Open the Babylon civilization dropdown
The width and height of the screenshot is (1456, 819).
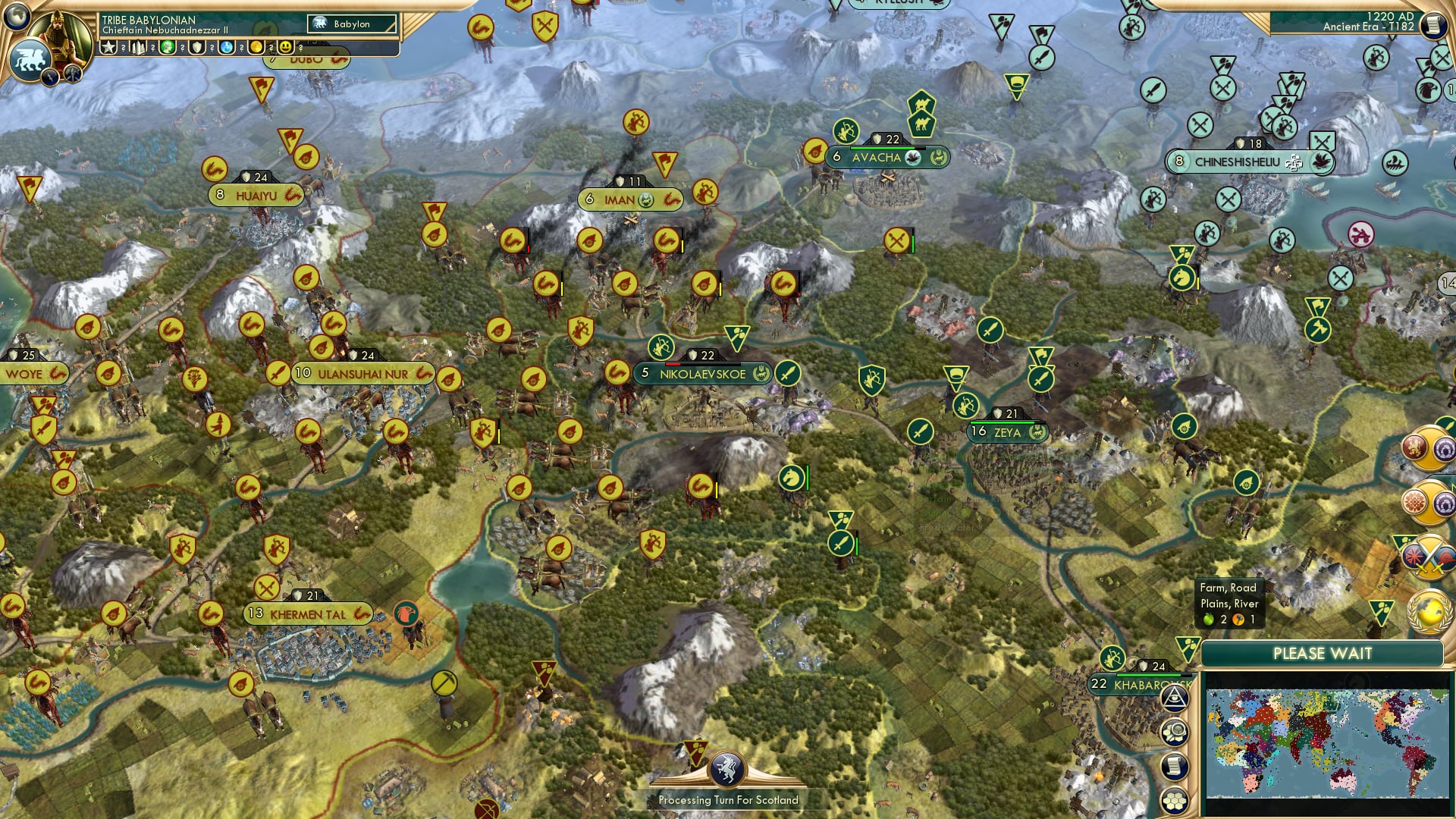[353, 24]
